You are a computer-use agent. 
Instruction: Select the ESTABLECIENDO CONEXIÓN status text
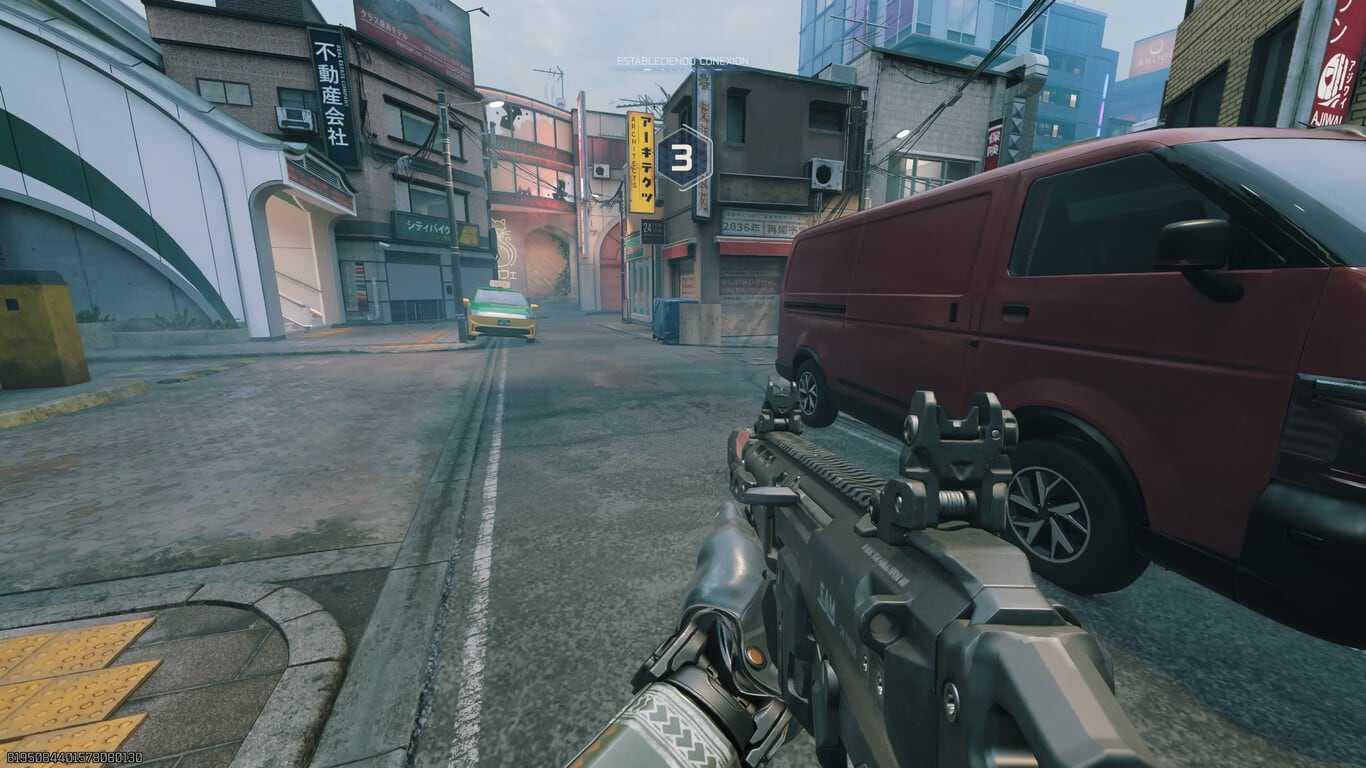click(678, 62)
